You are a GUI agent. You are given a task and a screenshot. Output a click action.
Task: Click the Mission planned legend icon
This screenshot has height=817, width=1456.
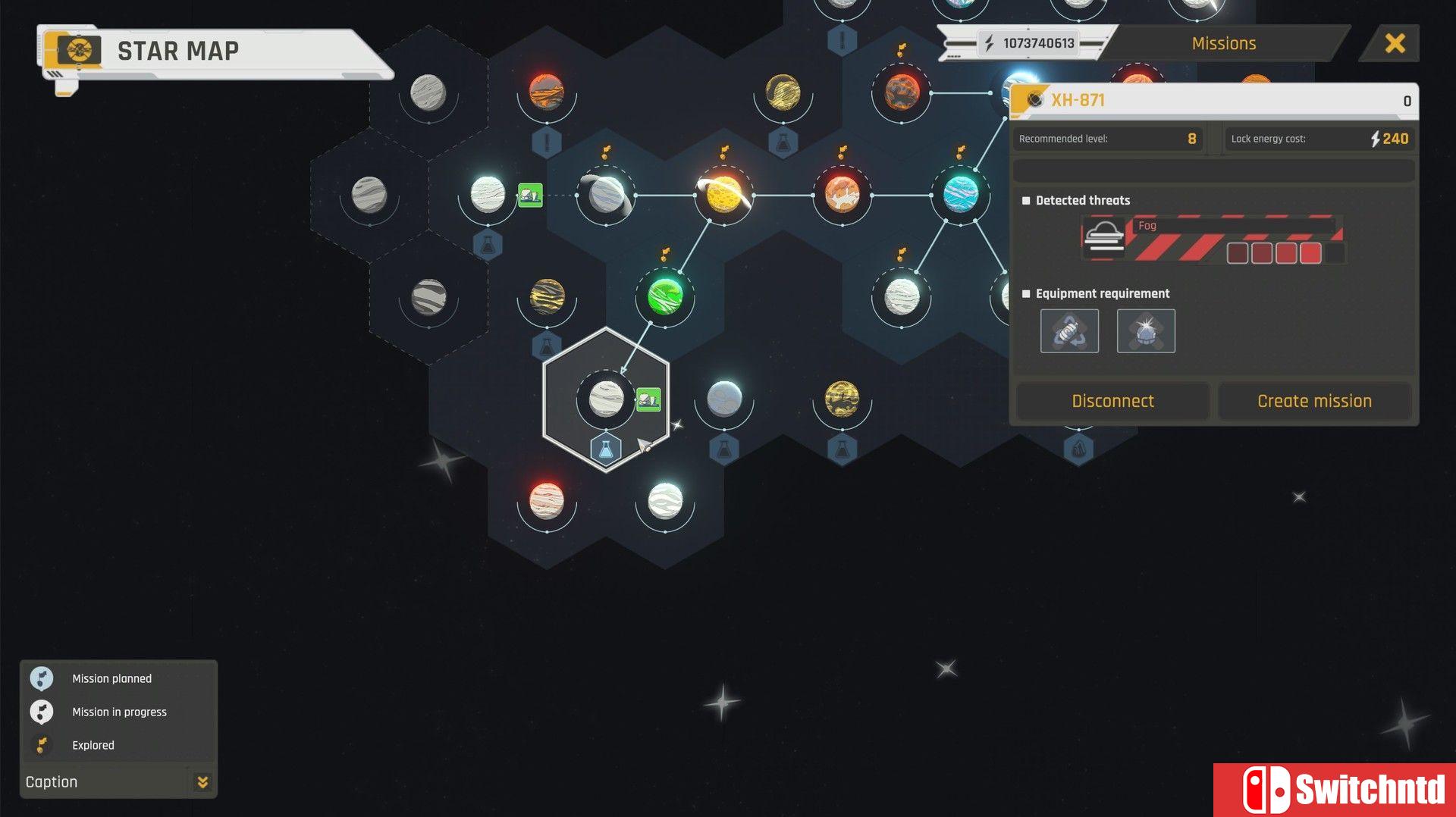42,678
